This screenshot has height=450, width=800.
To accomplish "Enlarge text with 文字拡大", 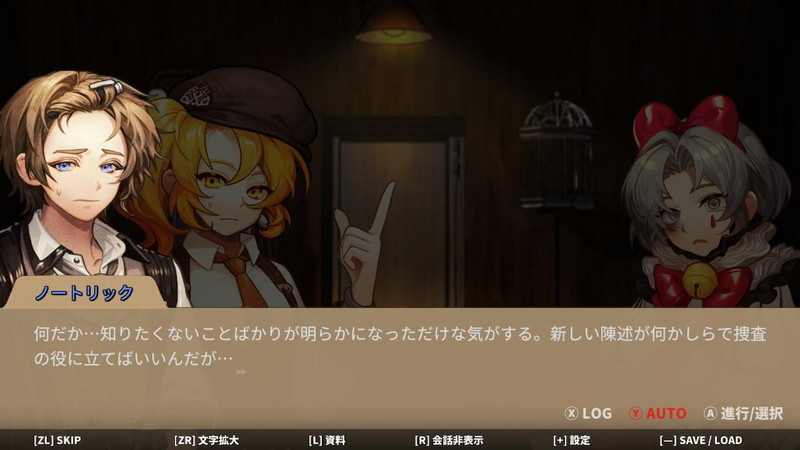I will 208,440.
